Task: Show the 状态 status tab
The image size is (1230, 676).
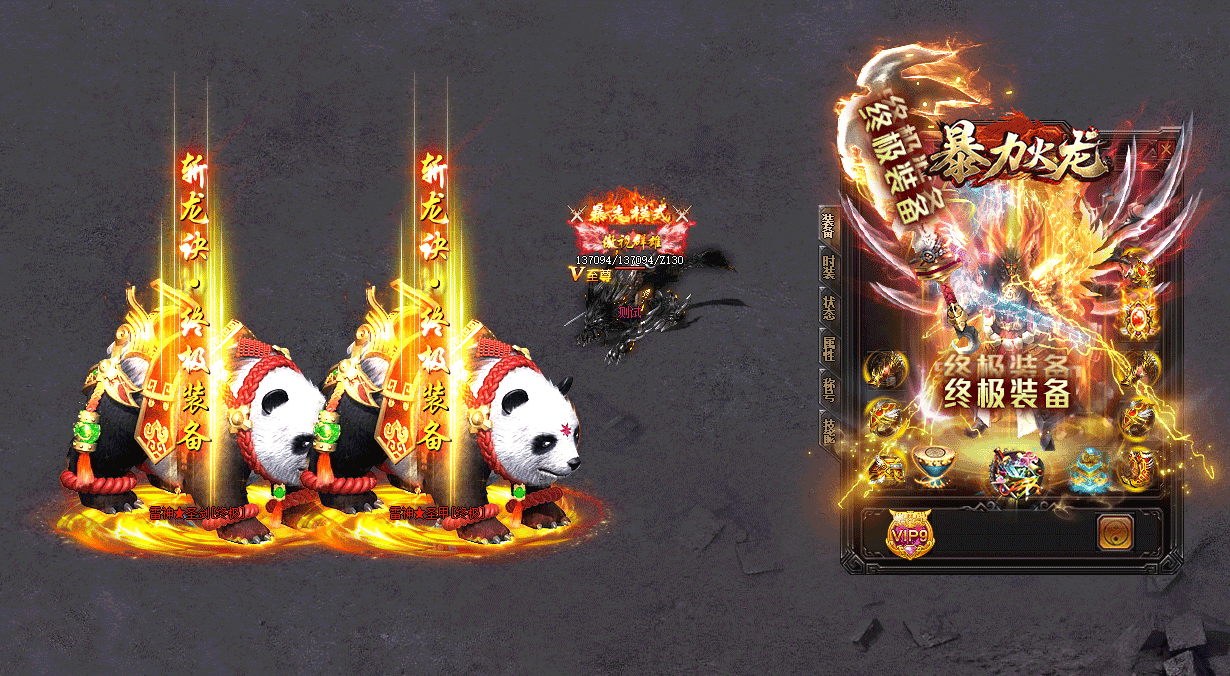Action: [829, 307]
